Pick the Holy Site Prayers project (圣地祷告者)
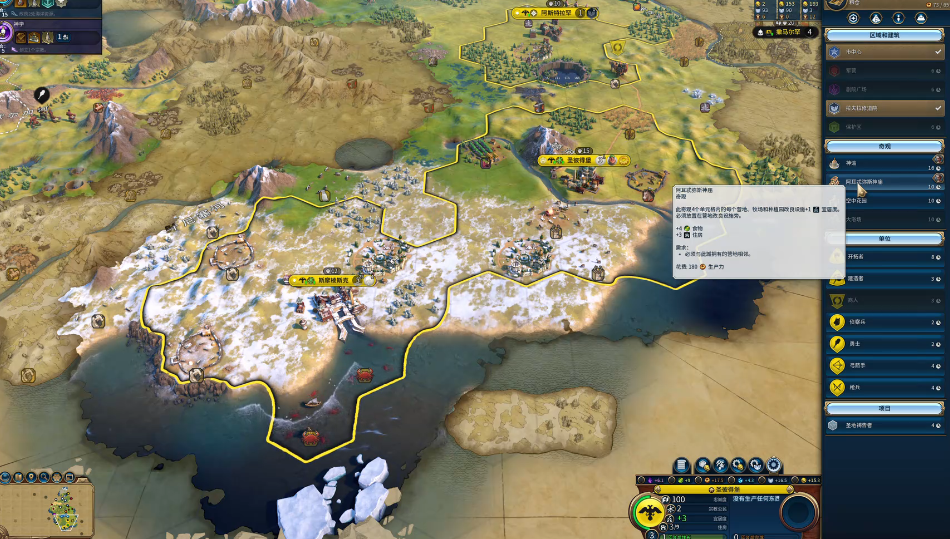Screen dimensions: 950x539 click(x=884, y=425)
